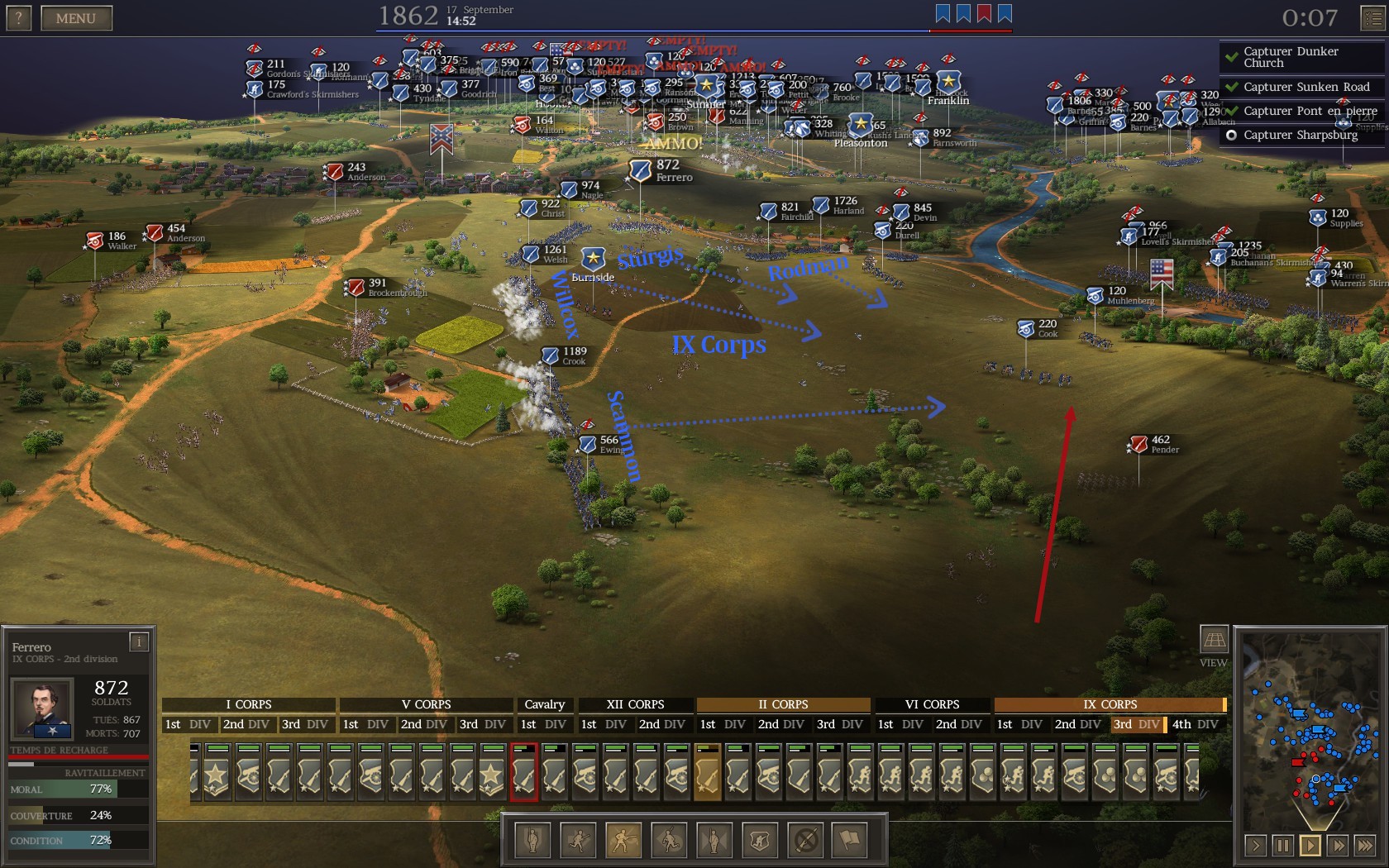This screenshot has width=1389, height=868.
Task: Toggle the VIEW grid button
Action: point(1213,639)
